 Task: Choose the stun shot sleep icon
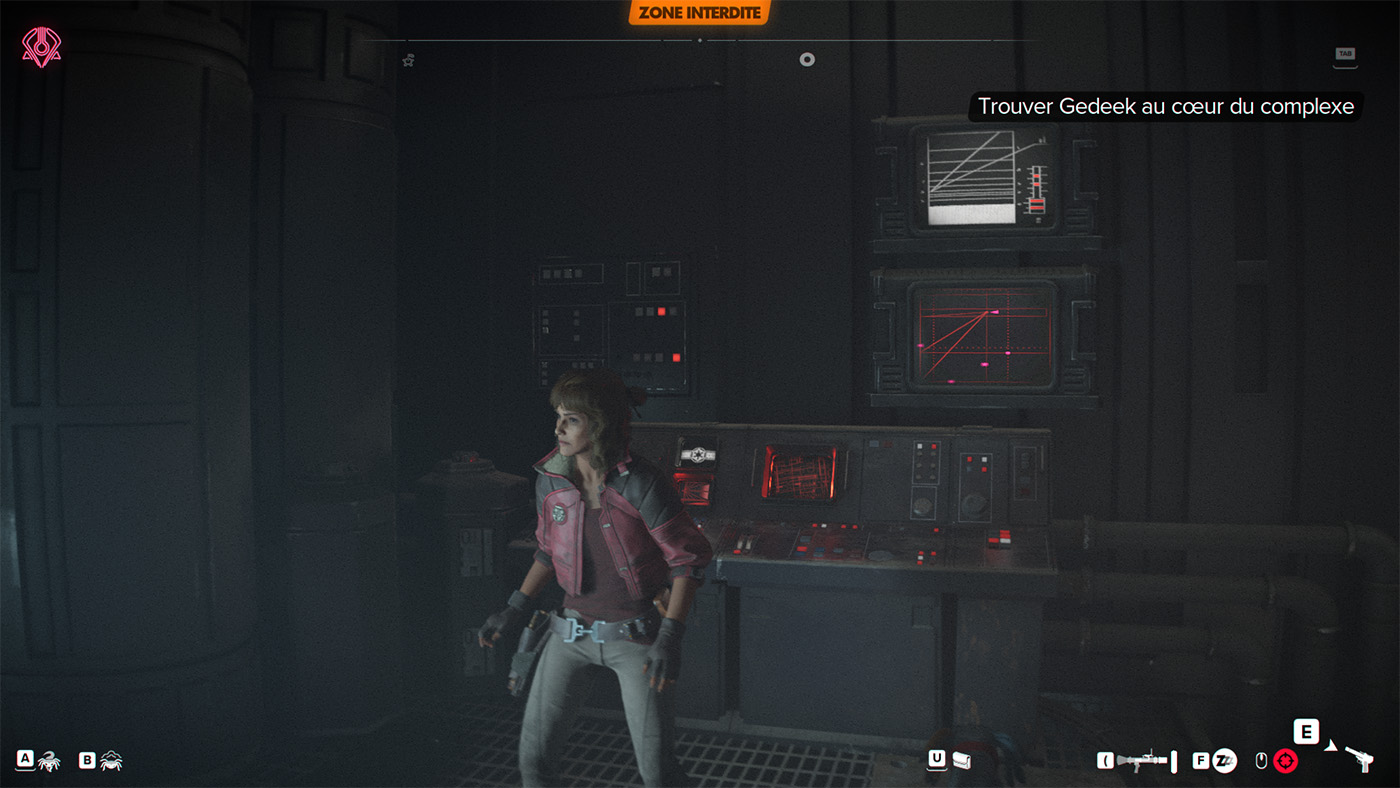point(1225,761)
